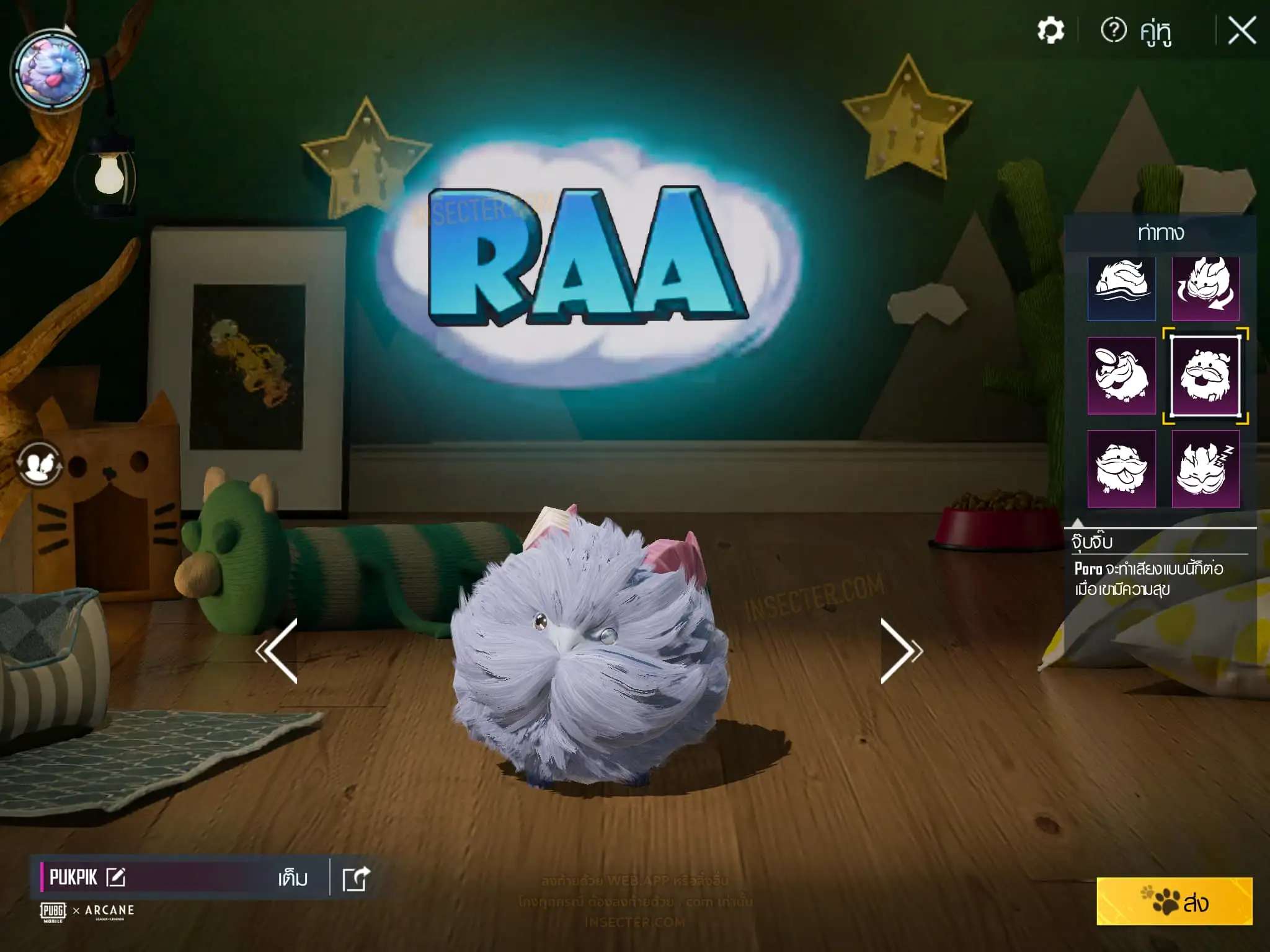Show next companion with right arrow

900,651
